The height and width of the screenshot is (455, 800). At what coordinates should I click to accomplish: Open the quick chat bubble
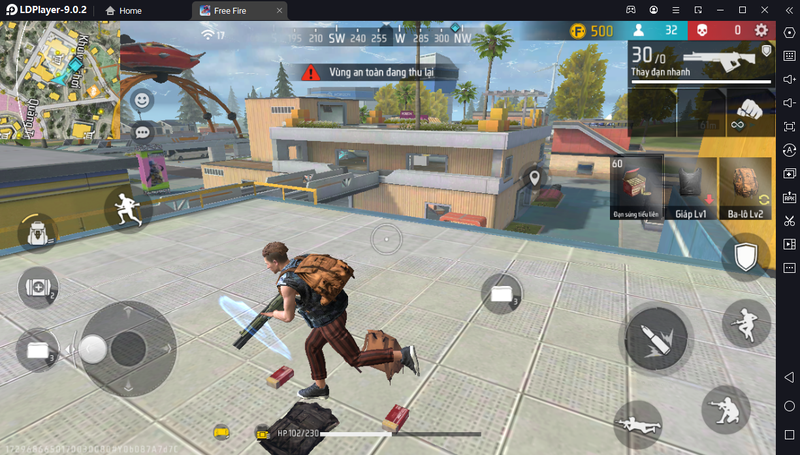143,131
